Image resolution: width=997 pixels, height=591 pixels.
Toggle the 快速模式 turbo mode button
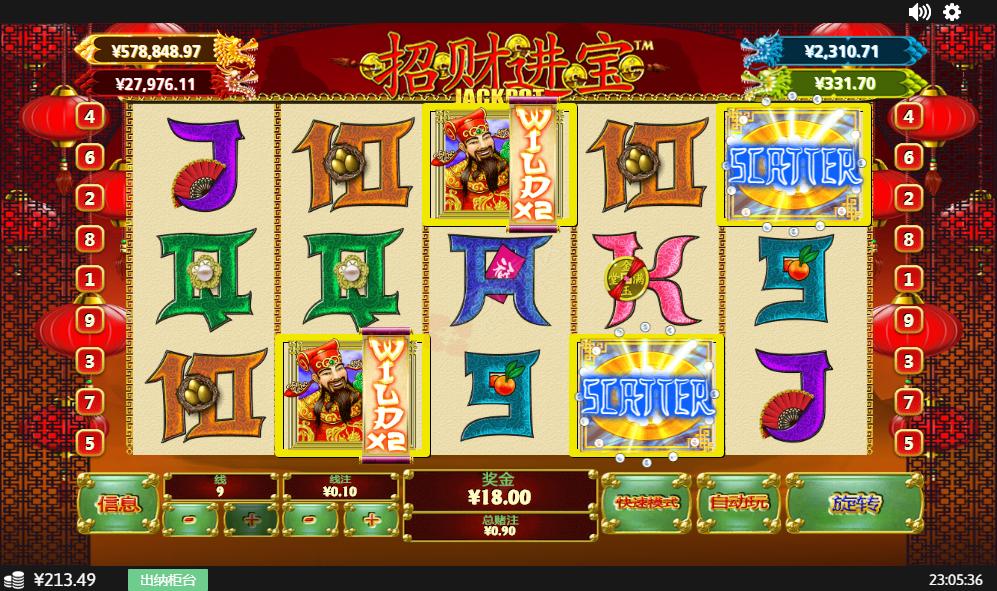click(647, 502)
